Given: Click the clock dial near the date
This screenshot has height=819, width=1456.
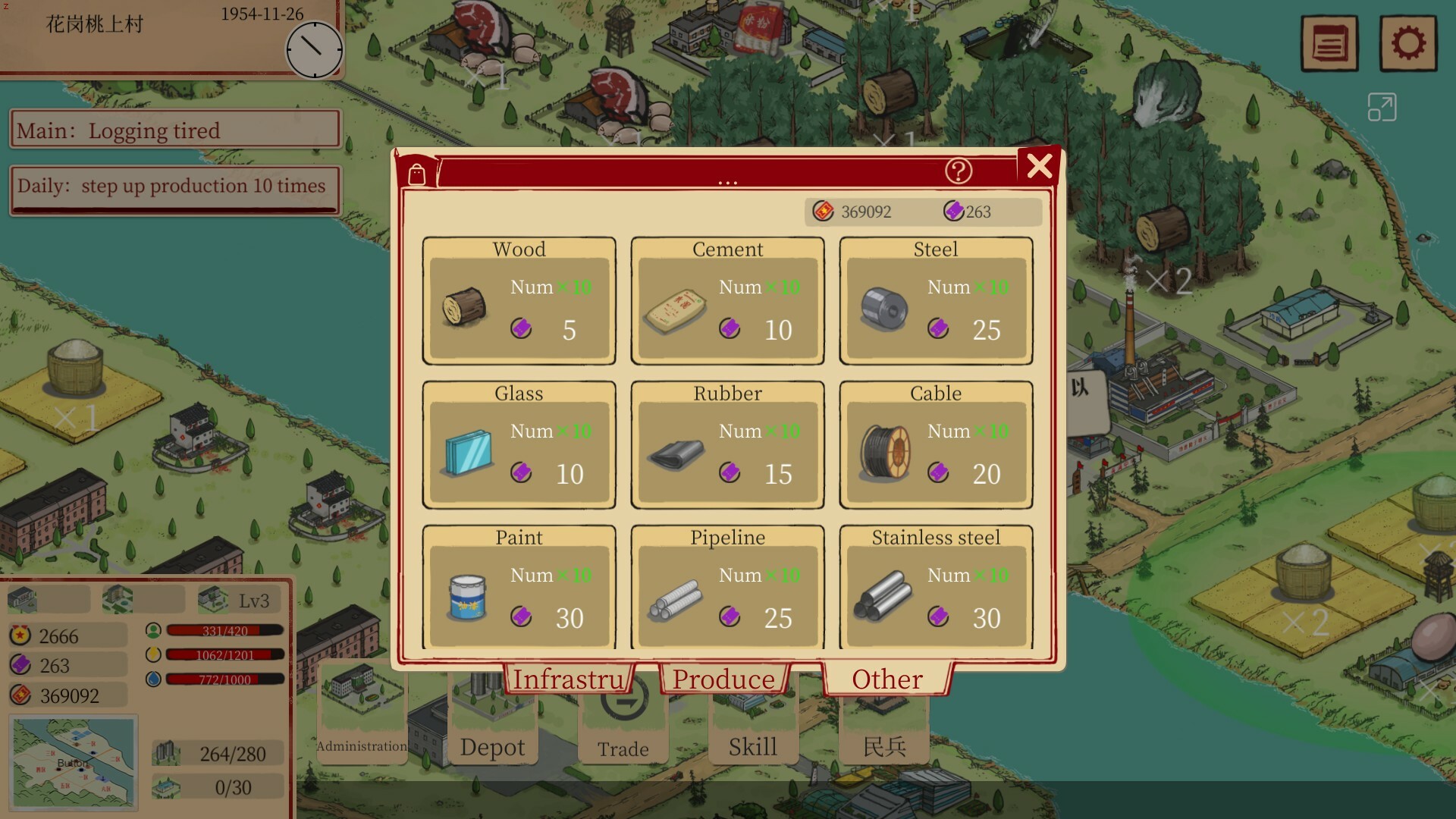Looking at the screenshot, I should click(315, 50).
